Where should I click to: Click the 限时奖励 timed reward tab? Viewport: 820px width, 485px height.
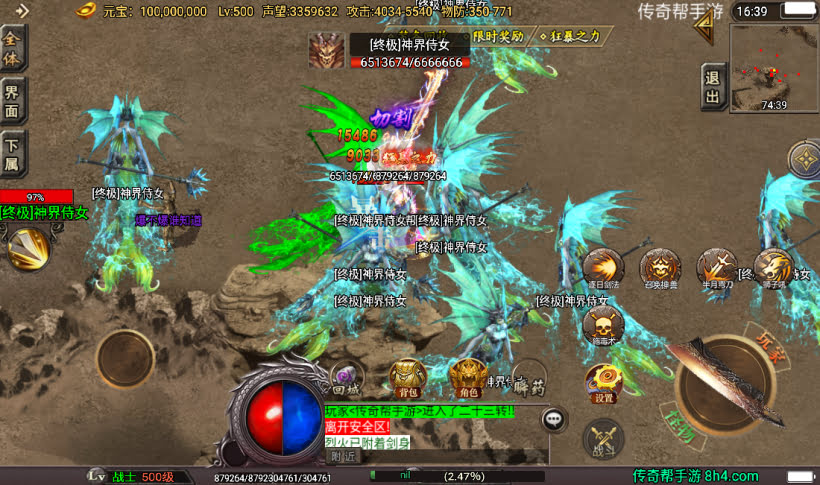click(x=497, y=36)
